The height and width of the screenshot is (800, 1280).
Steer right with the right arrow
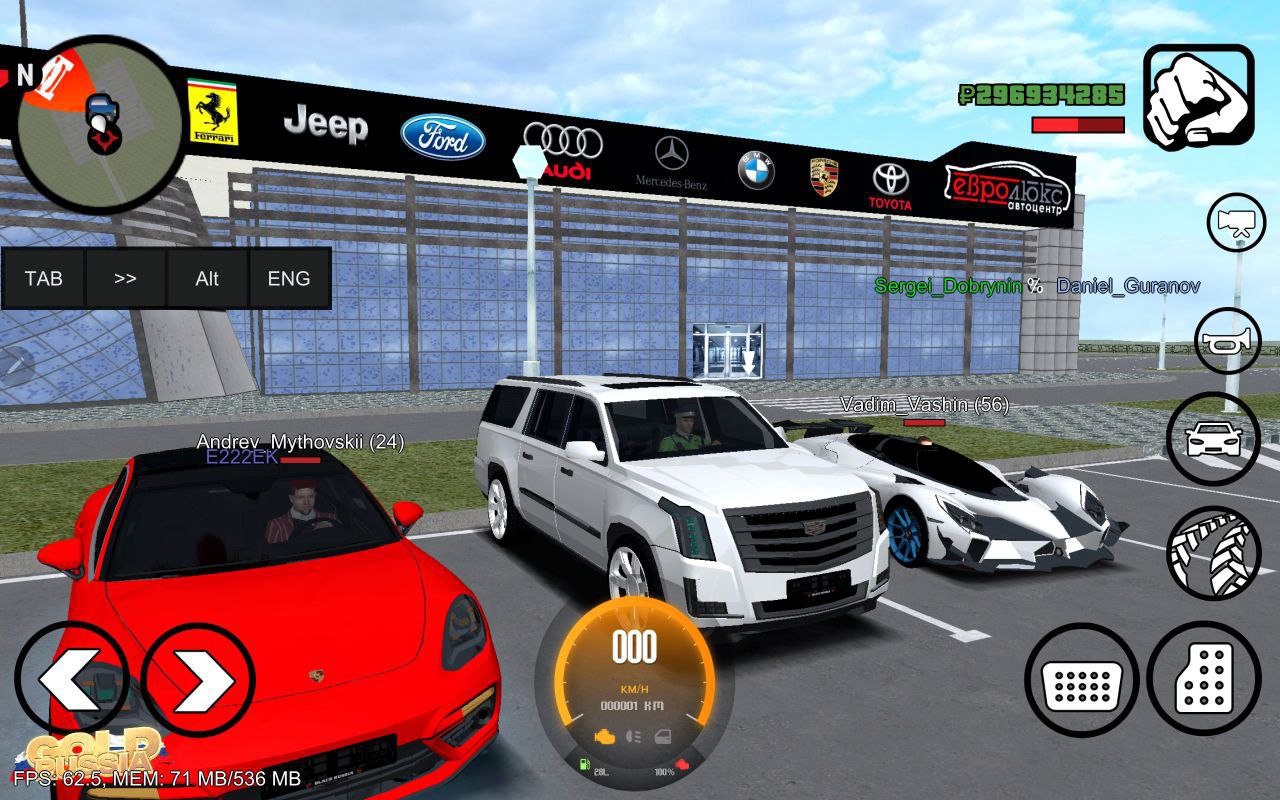[x=197, y=678]
